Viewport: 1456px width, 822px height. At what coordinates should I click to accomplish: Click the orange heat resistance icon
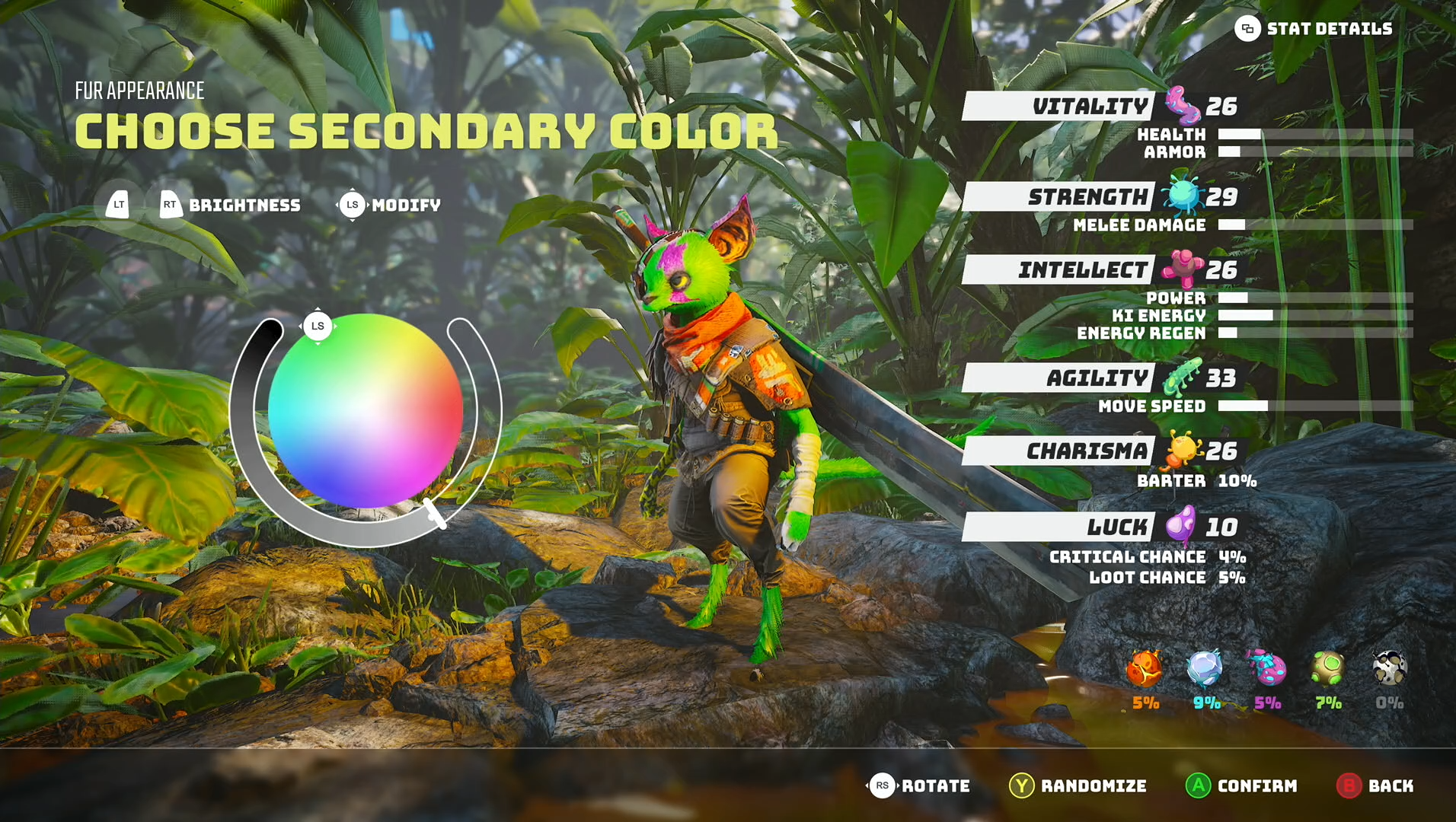pos(1145,669)
